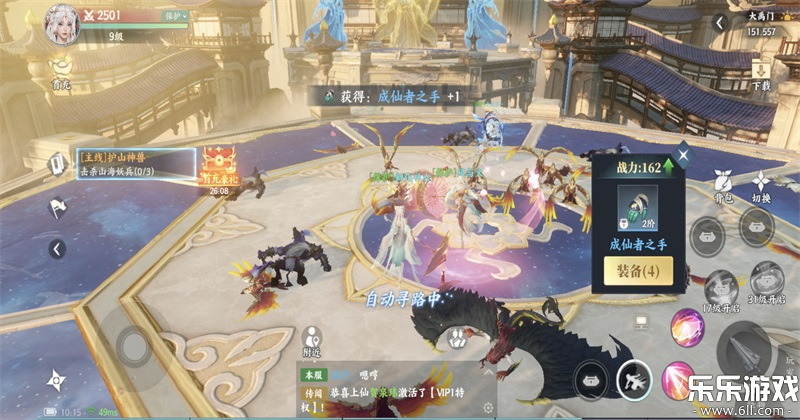Open the 保护 mode dropdown
Image resolution: width=800 pixels, height=420 pixels.
point(174,16)
